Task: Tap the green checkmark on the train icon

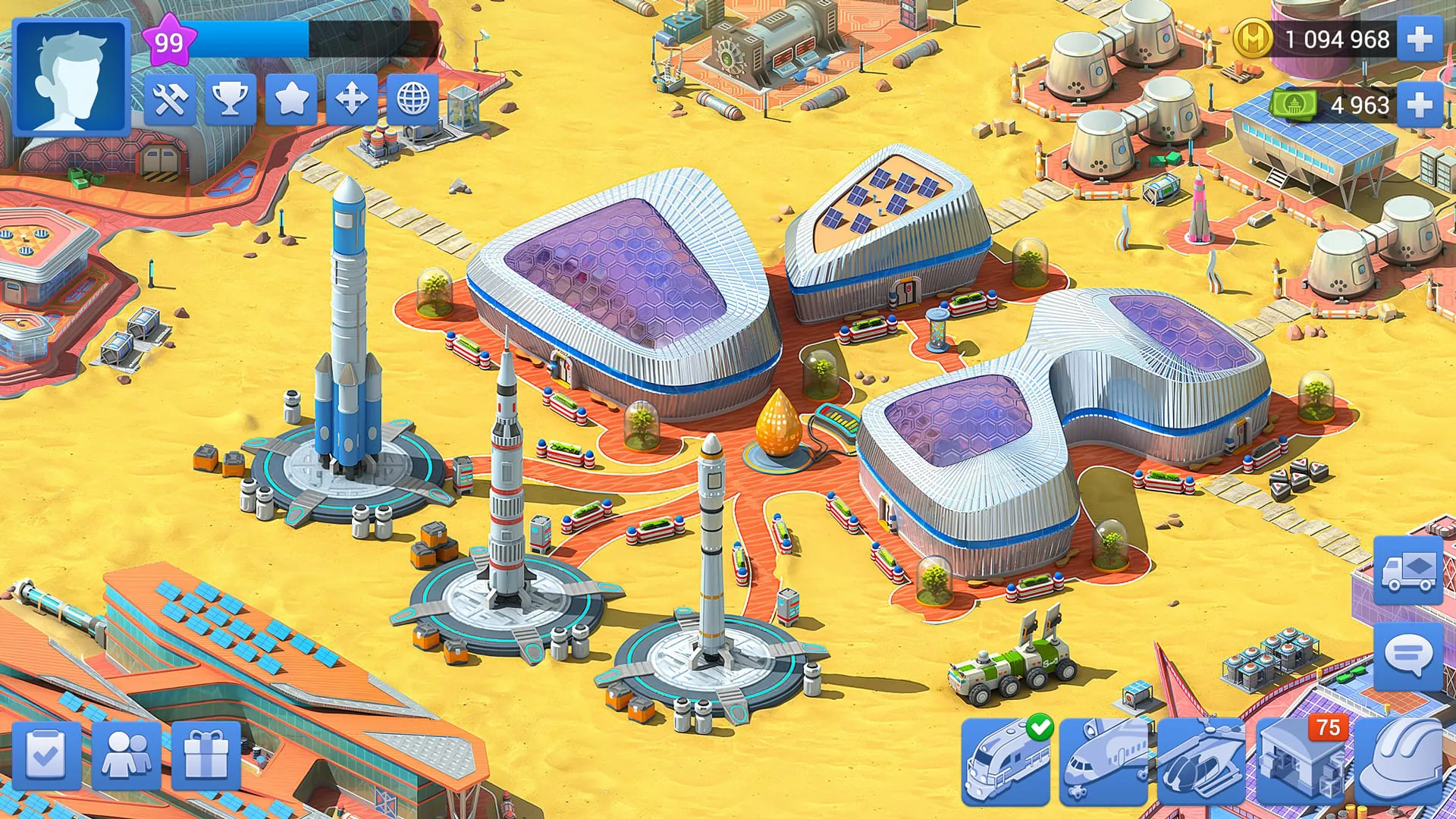Action: pyautogui.click(x=1042, y=726)
